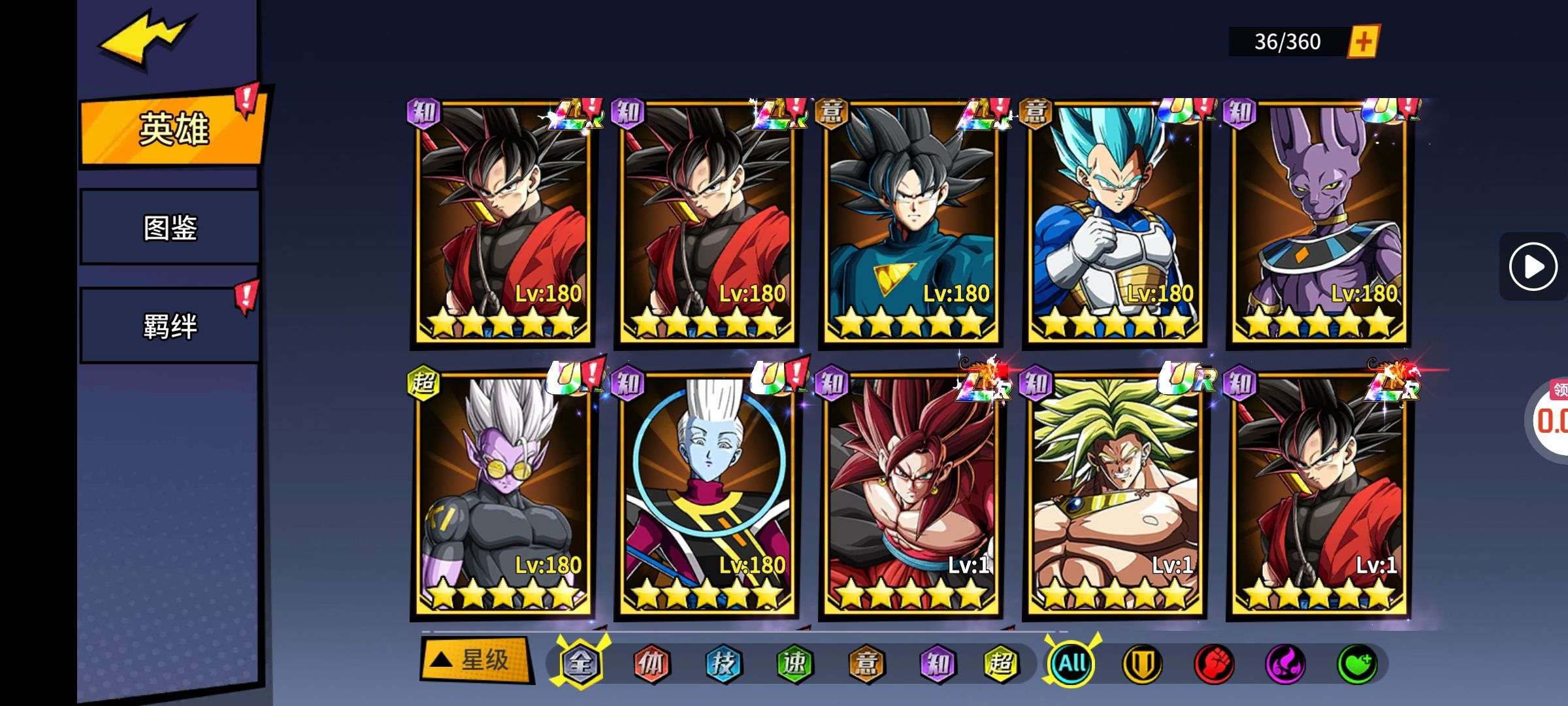Show only green heart healer heroes
This screenshot has width=1568, height=706.
tap(1358, 664)
